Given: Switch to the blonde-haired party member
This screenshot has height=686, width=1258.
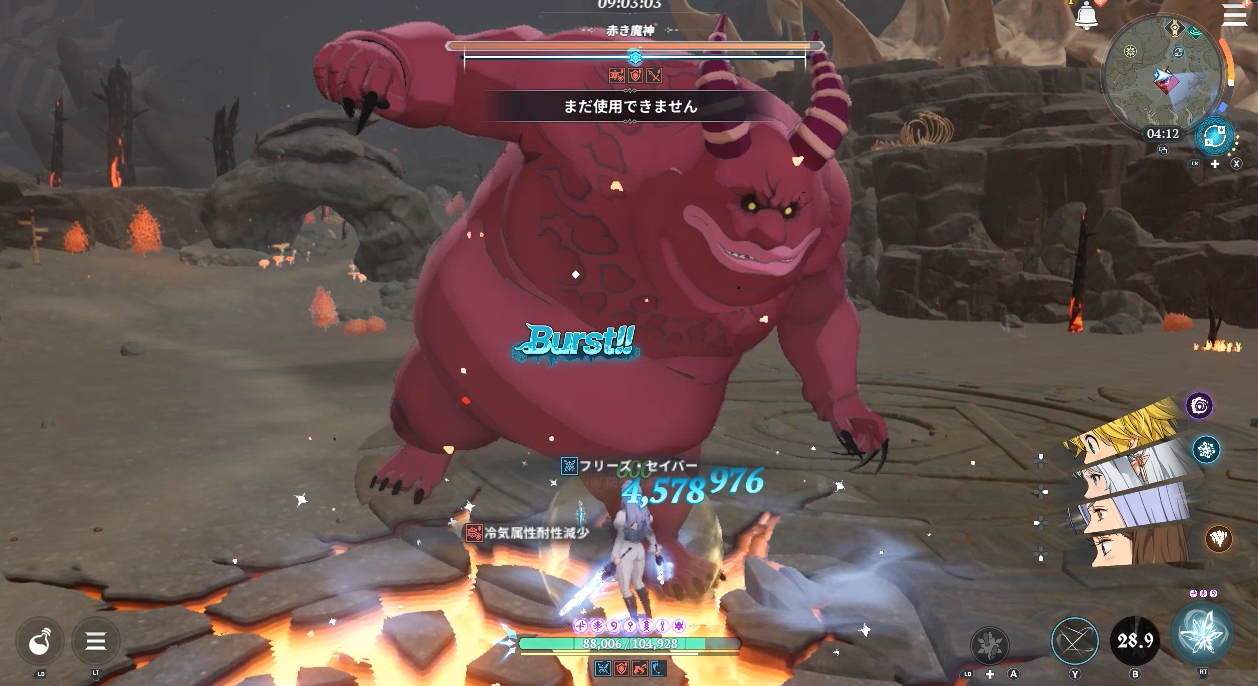Looking at the screenshot, I should tap(1130, 427).
